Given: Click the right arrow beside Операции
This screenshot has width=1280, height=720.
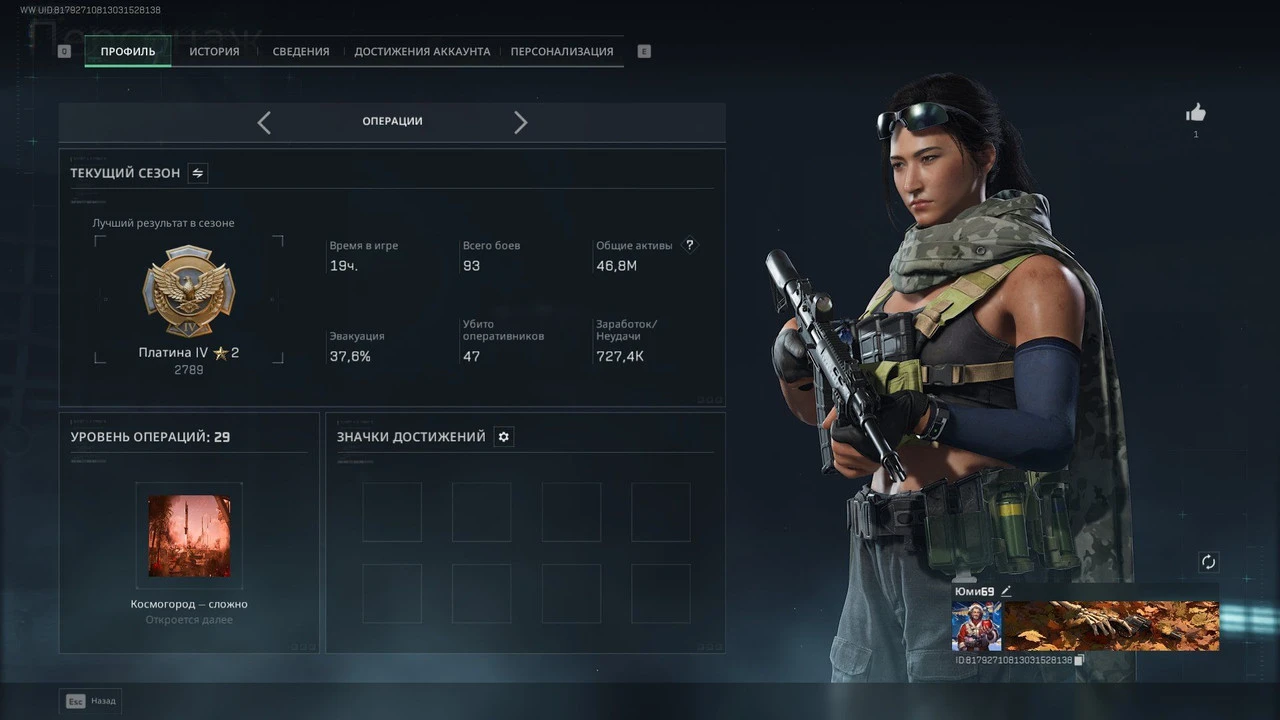Looking at the screenshot, I should [520, 122].
